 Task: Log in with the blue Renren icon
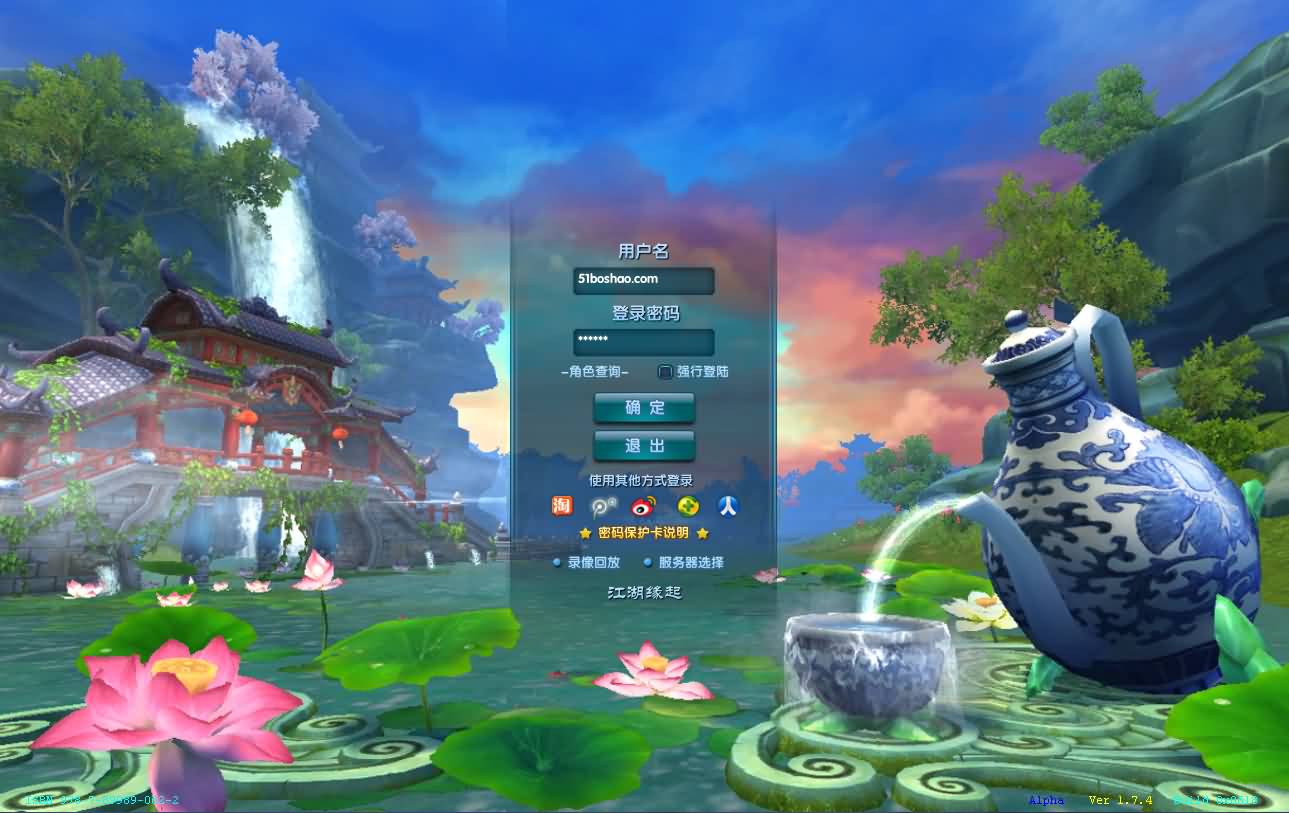coord(728,506)
